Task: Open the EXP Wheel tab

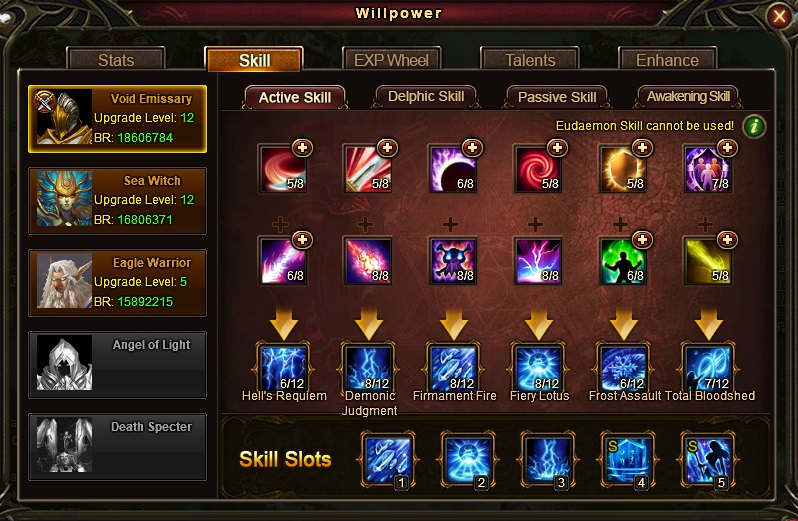Action: 392,60
